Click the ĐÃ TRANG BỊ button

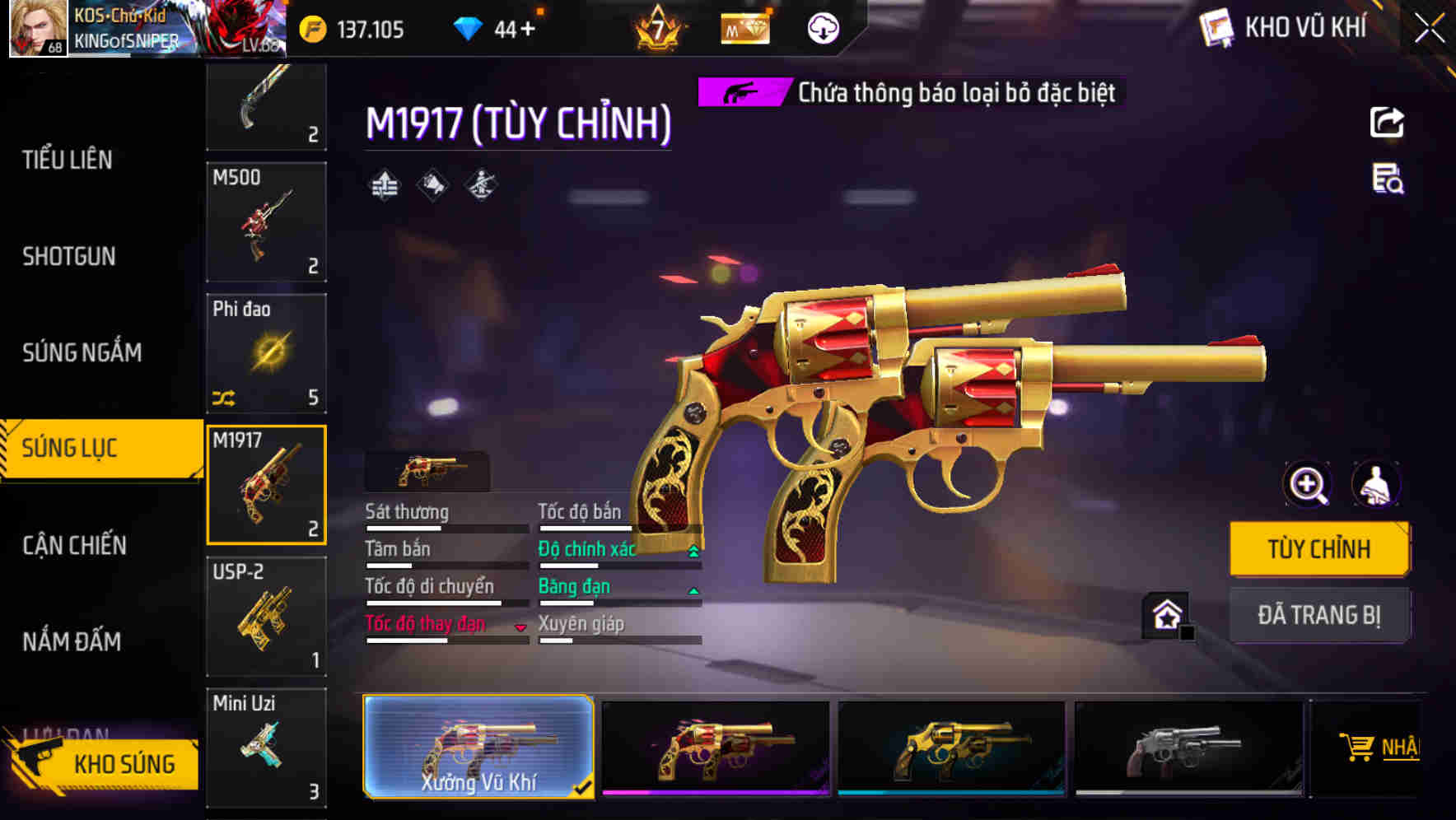click(1319, 615)
